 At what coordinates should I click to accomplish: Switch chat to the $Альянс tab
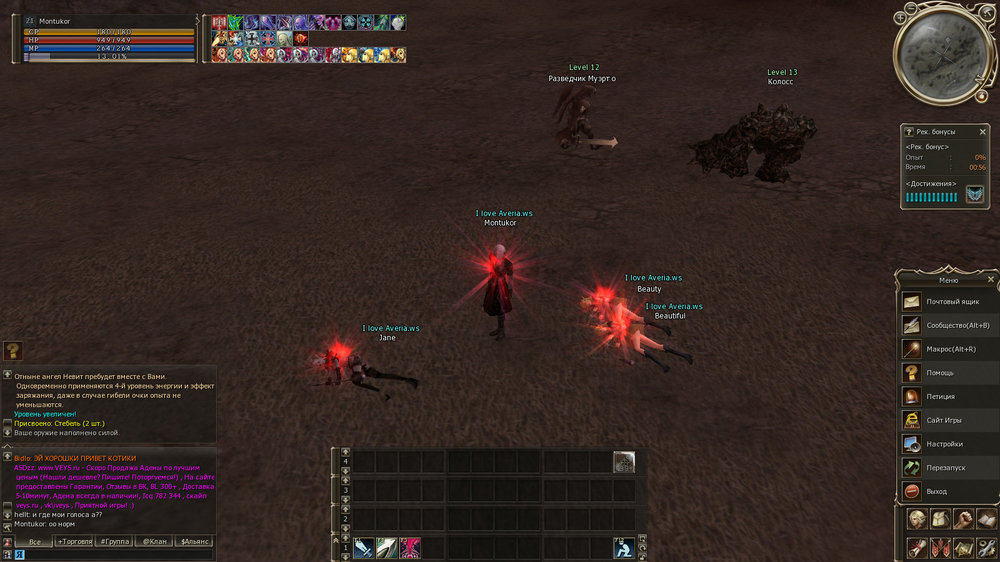tap(194, 542)
